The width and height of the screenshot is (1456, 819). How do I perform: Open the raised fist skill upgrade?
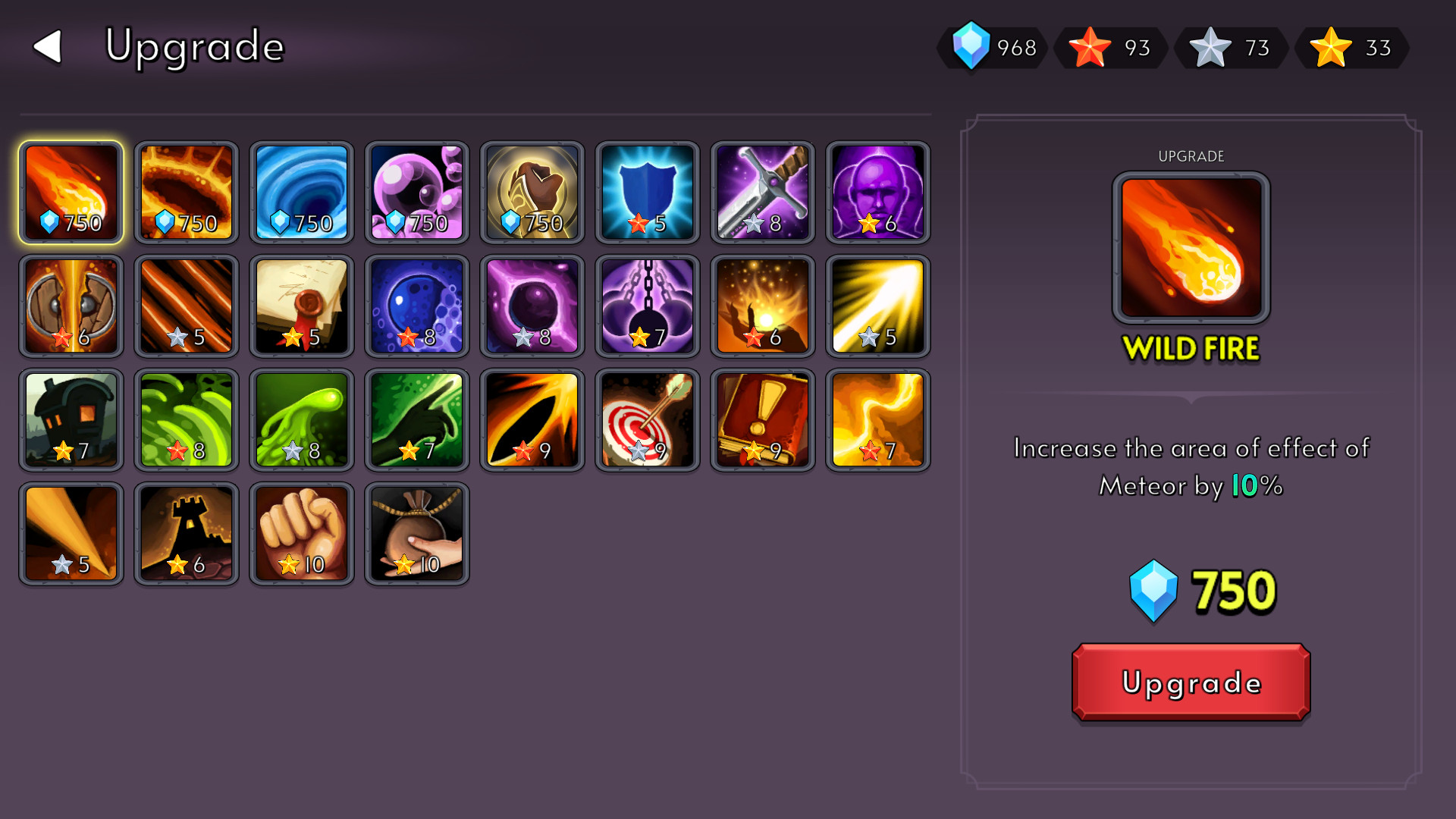point(301,533)
